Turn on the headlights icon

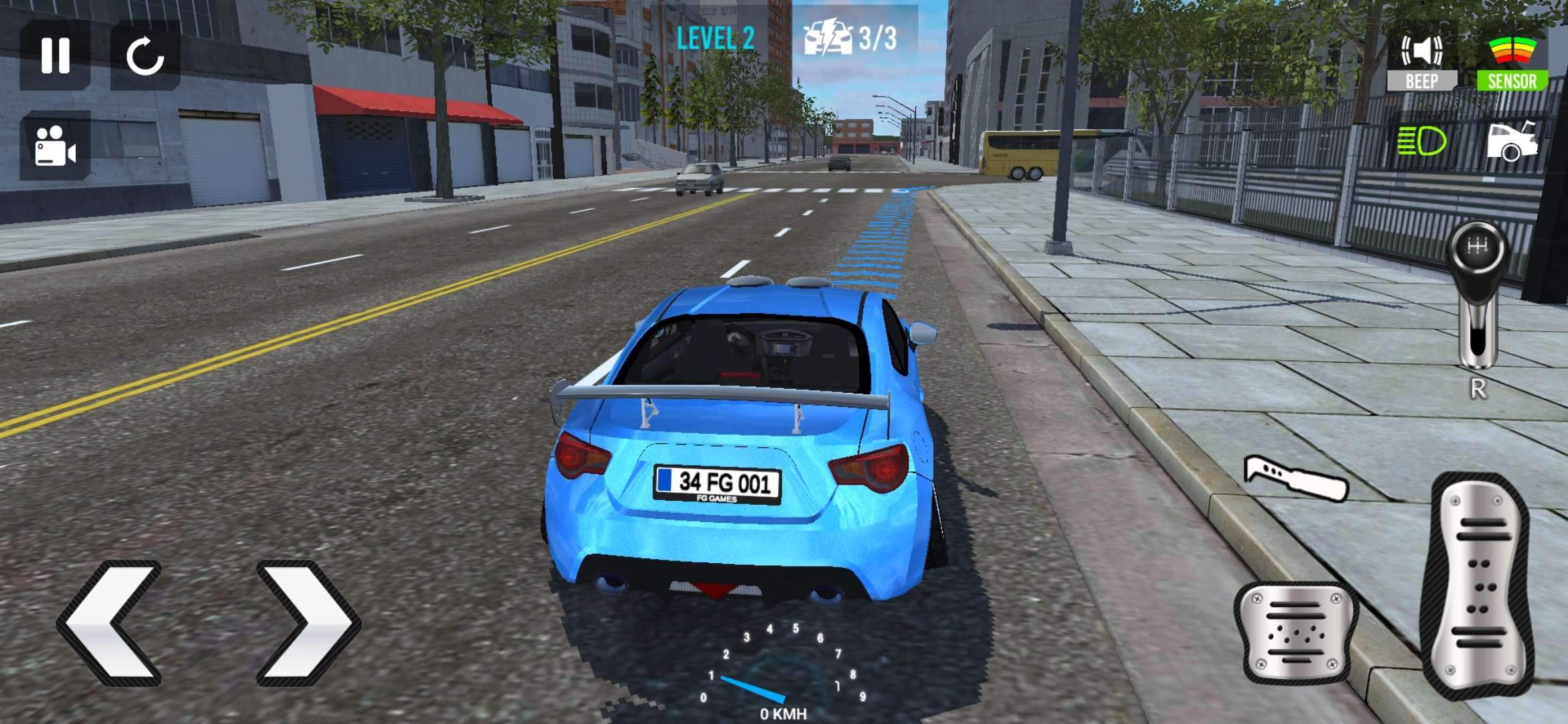(1421, 142)
